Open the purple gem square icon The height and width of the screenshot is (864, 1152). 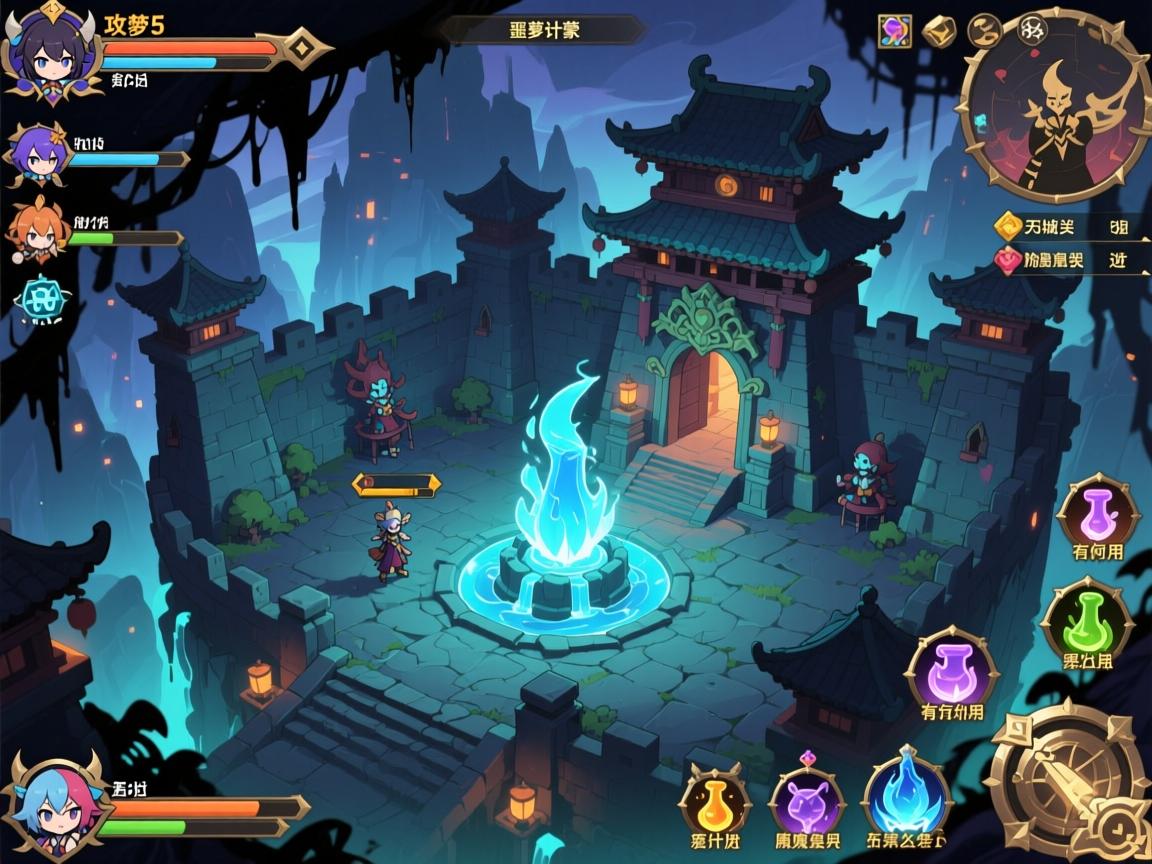tap(894, 32)
